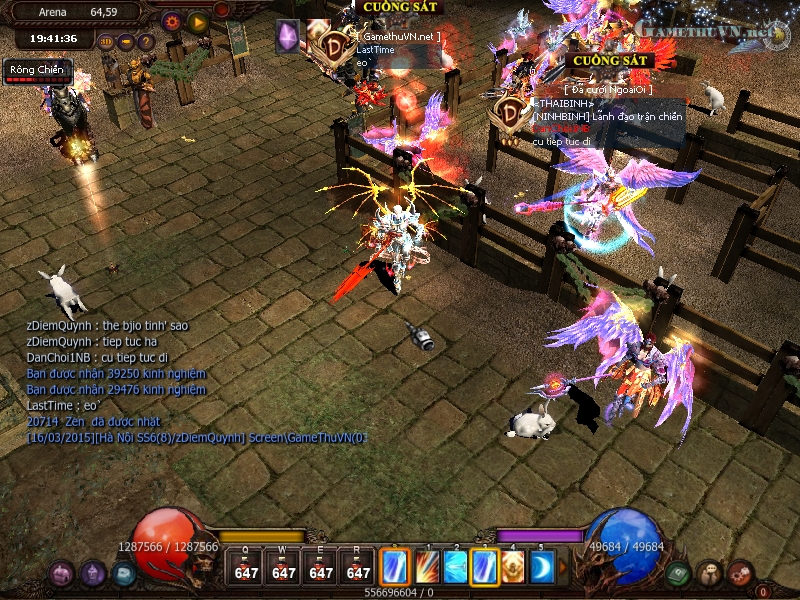Open the red gears system menu icon

(x=740, y=573)
